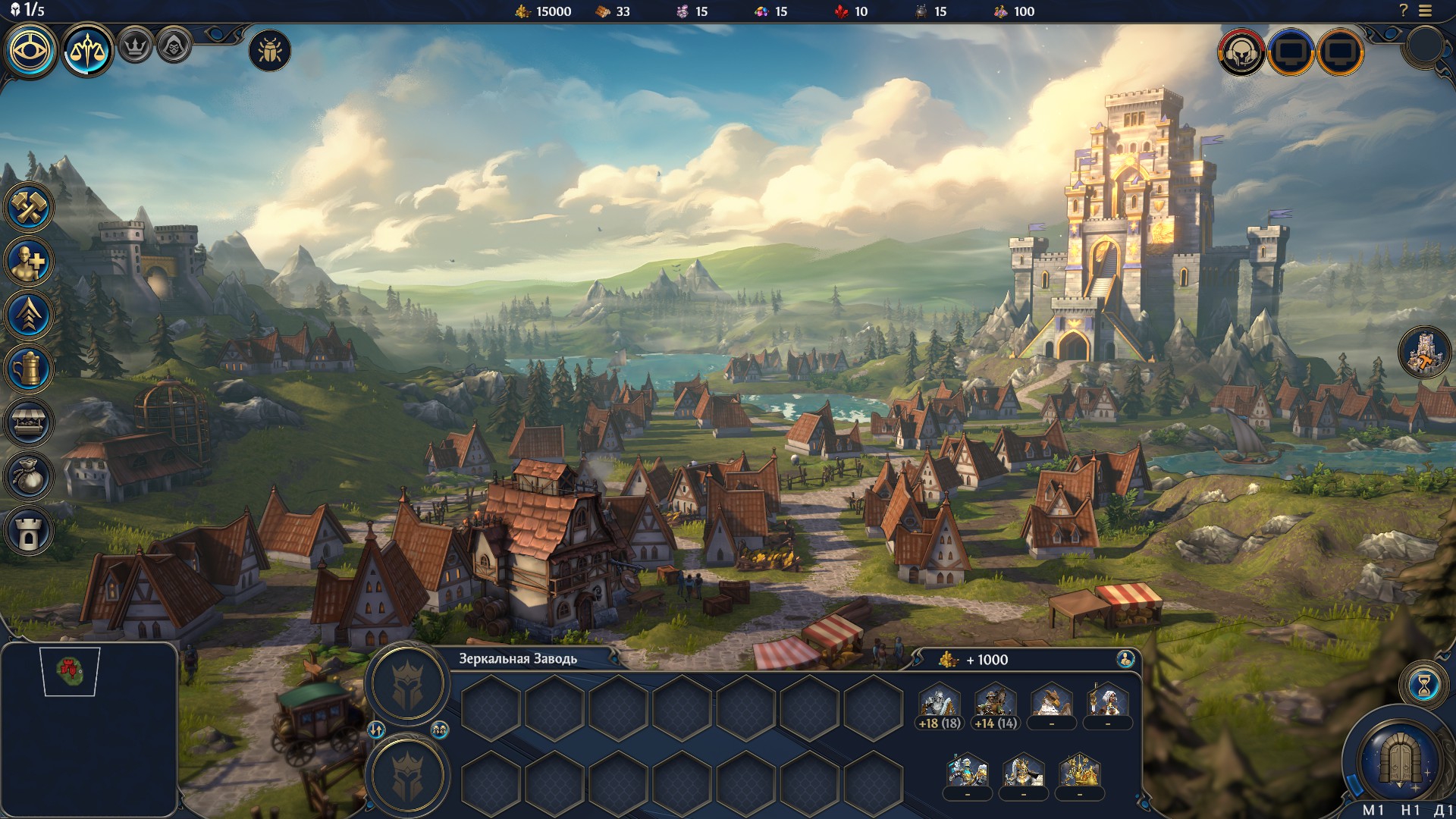Viewport: 1456px width, 819px height.
Task: Exit town through the gate button
Action: 1399,758
